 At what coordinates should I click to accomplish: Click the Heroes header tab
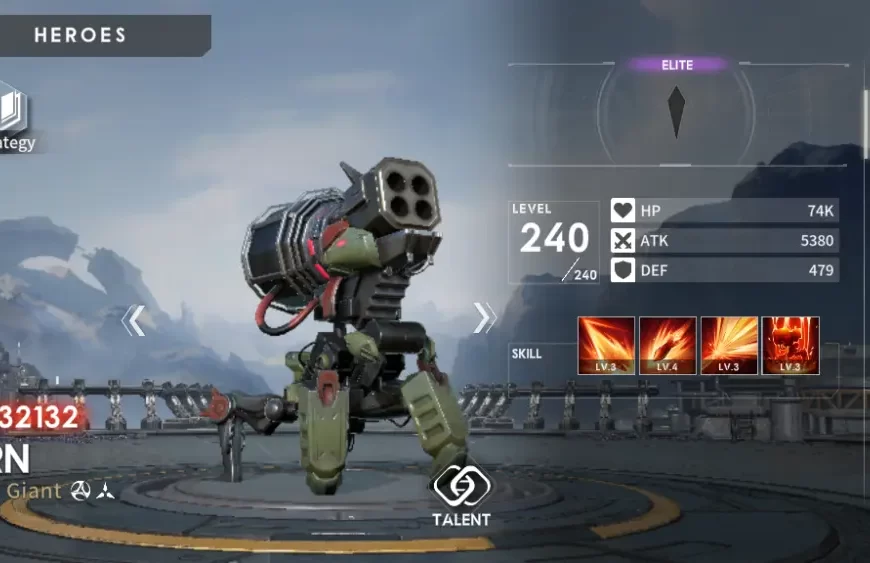[80, 35]
